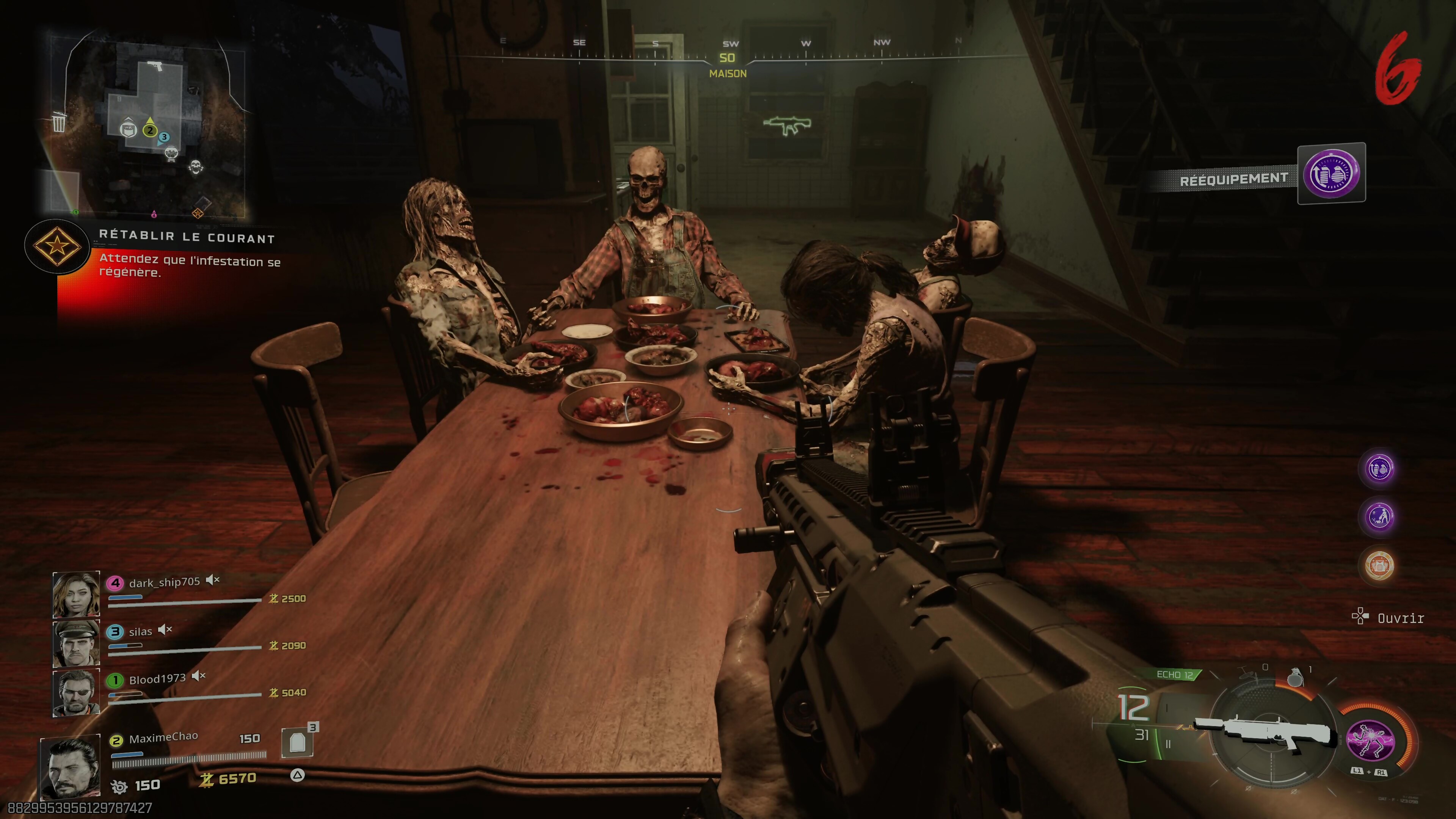
Task: Click the MAISON location label on compass
Action: [x=728, y=74]
